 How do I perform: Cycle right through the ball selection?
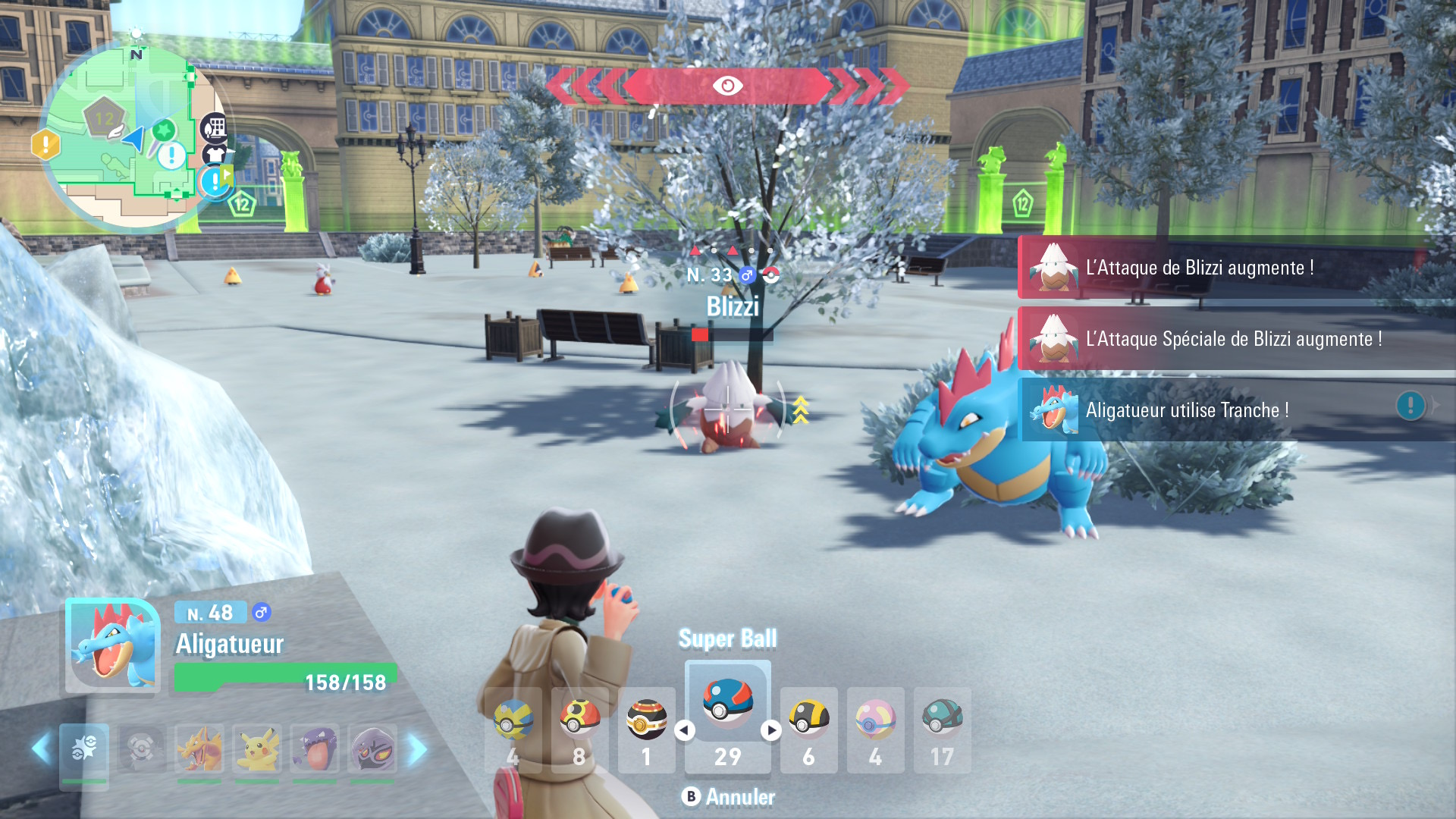773,730
